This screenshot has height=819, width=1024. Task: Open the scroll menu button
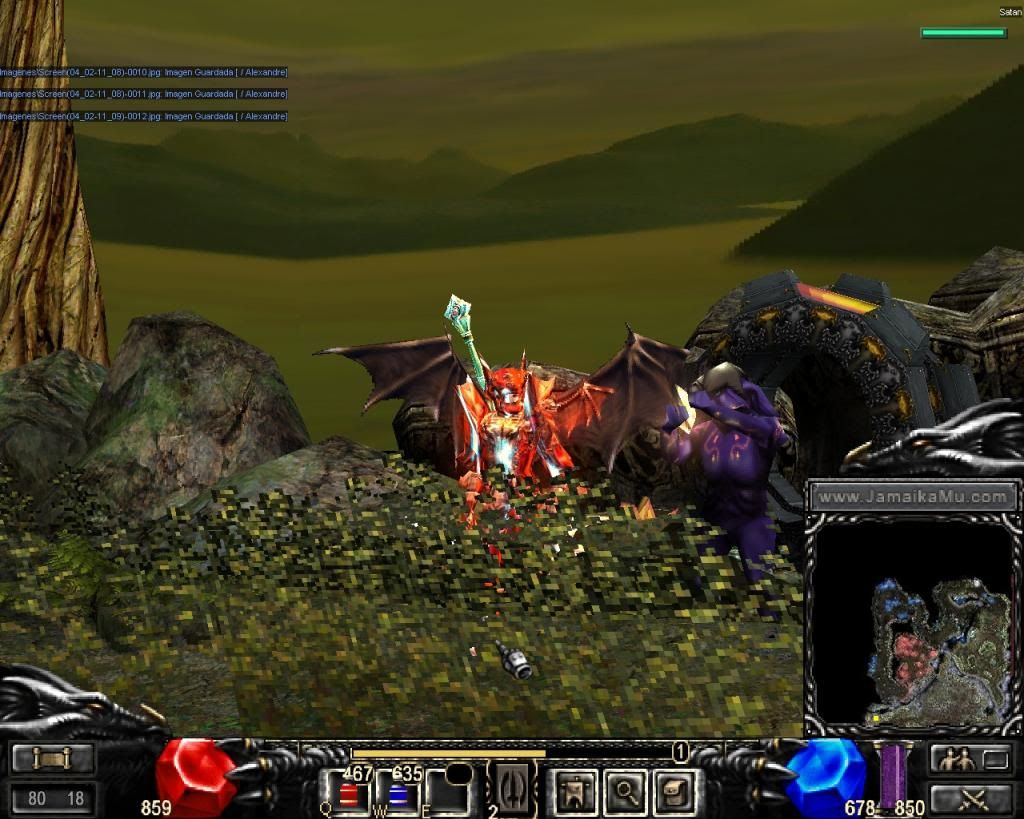(53, 759)
